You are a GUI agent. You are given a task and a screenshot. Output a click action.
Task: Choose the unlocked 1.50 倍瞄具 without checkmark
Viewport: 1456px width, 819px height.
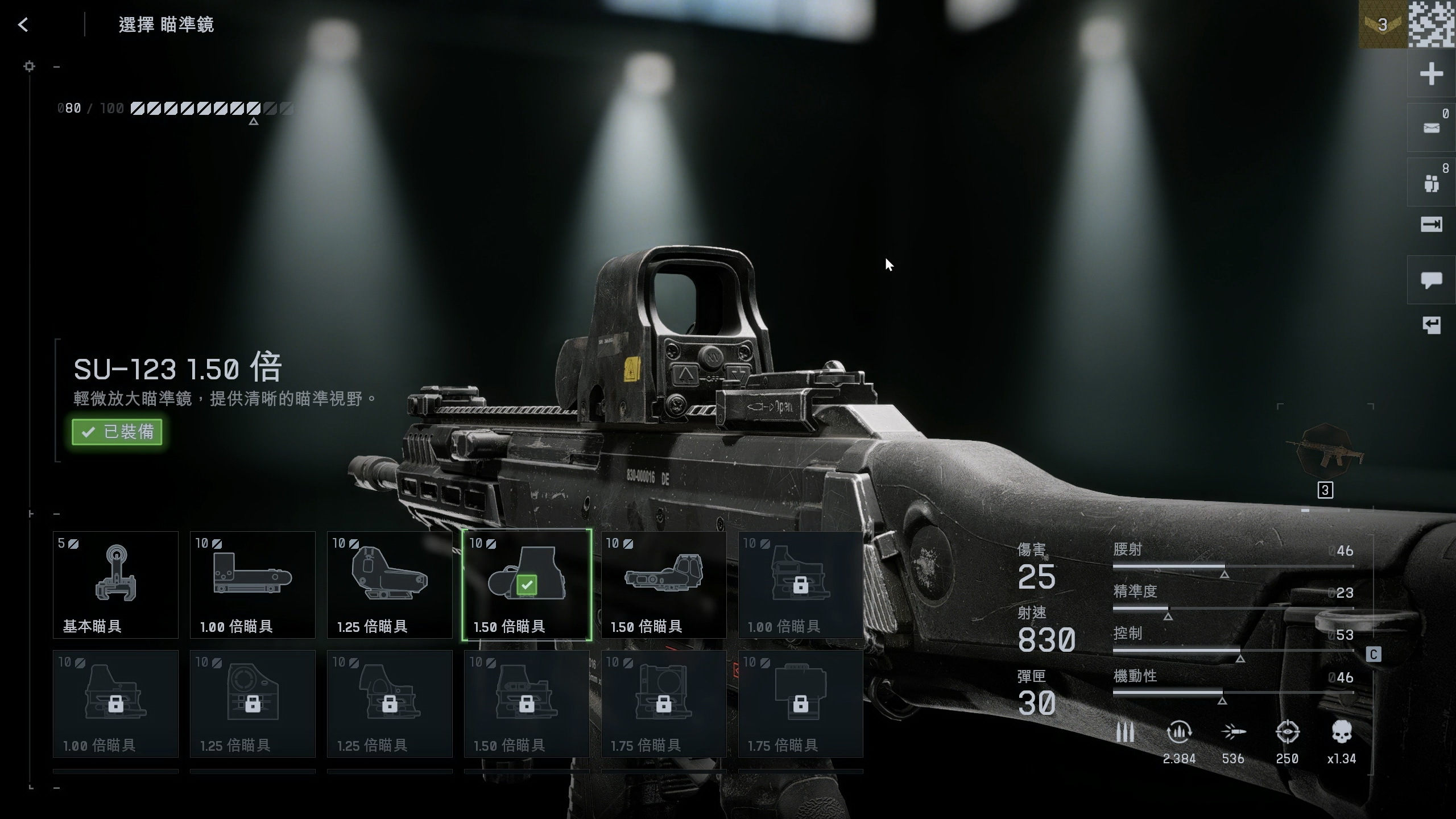(664, 585)
